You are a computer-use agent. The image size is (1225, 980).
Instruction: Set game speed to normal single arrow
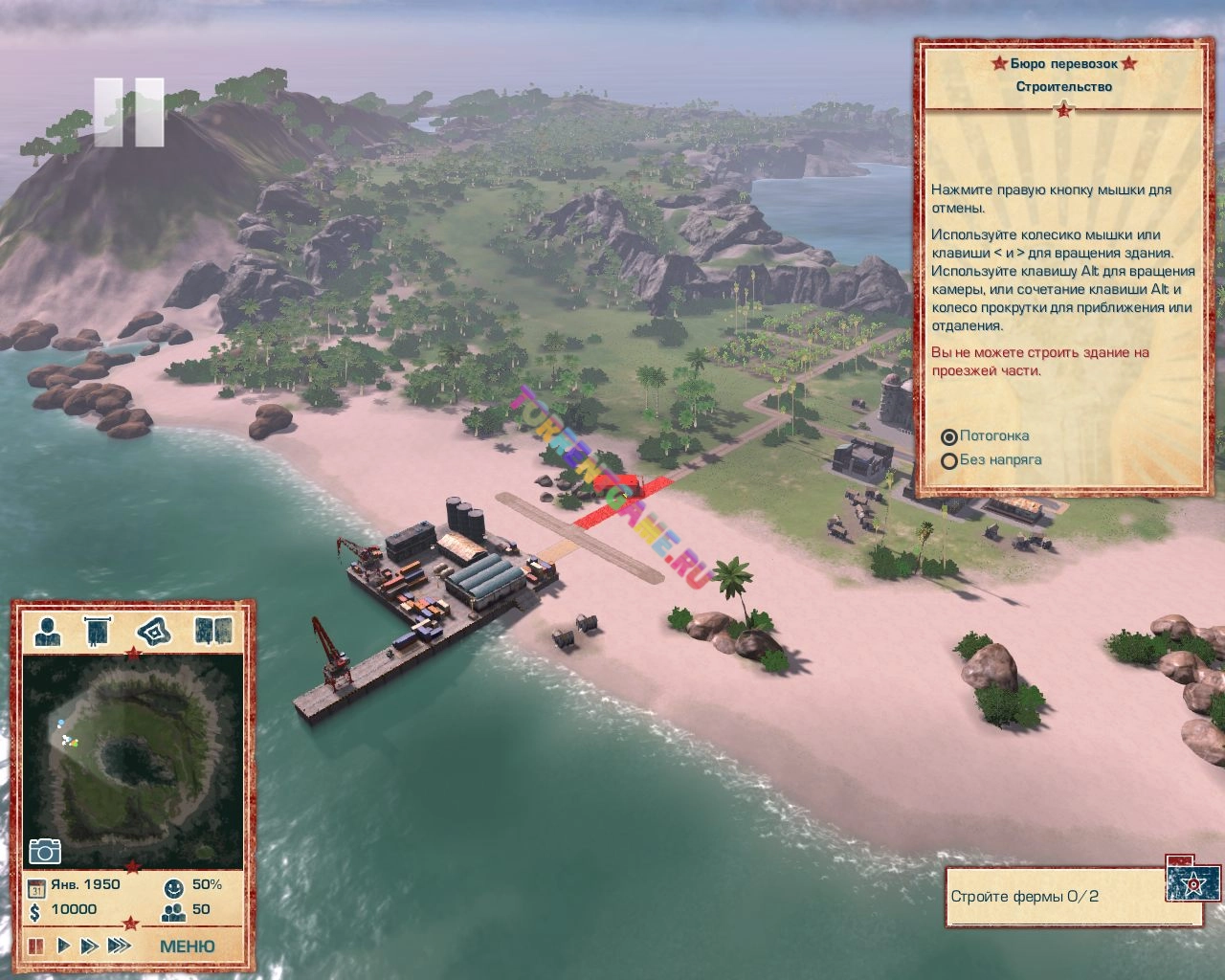(64, 947)
